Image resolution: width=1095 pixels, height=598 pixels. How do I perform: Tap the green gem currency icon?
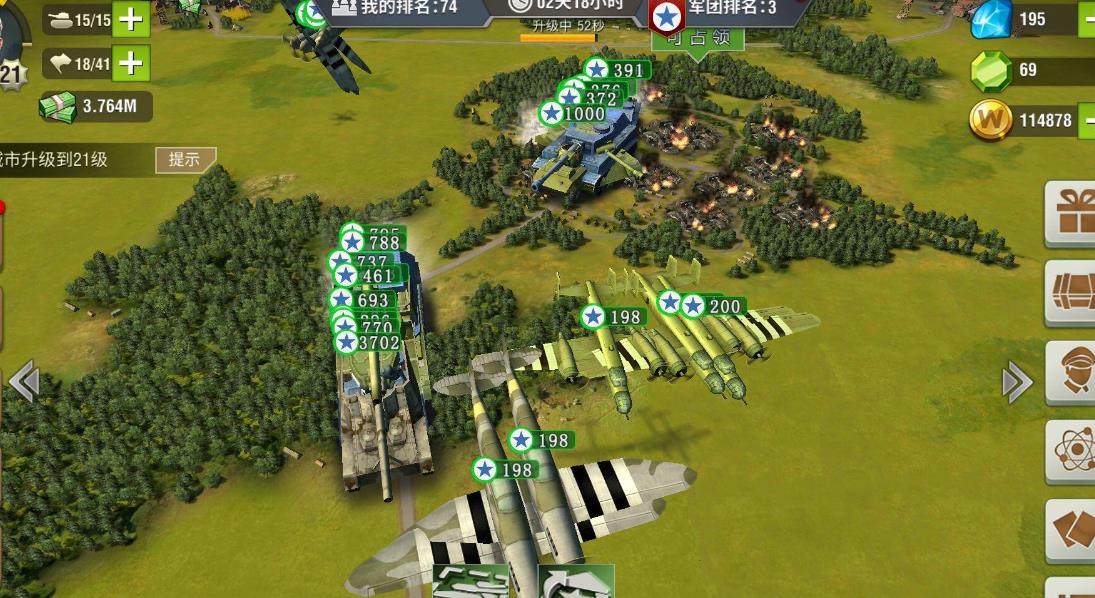pos(991,70)
